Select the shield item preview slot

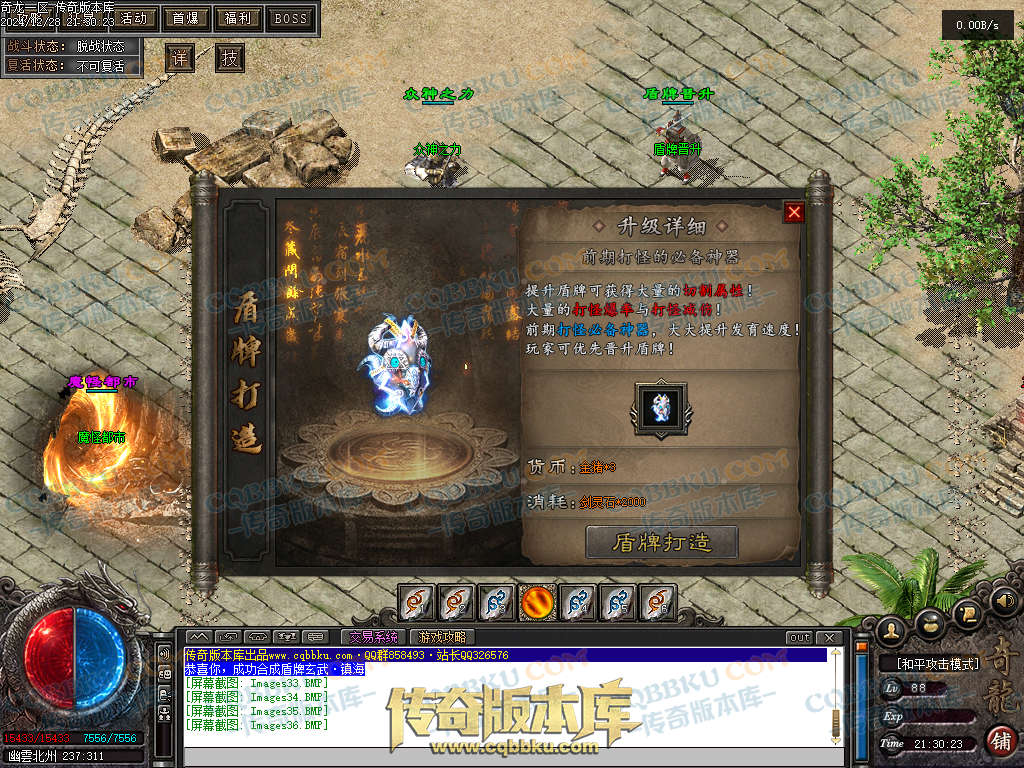point(660,408)
